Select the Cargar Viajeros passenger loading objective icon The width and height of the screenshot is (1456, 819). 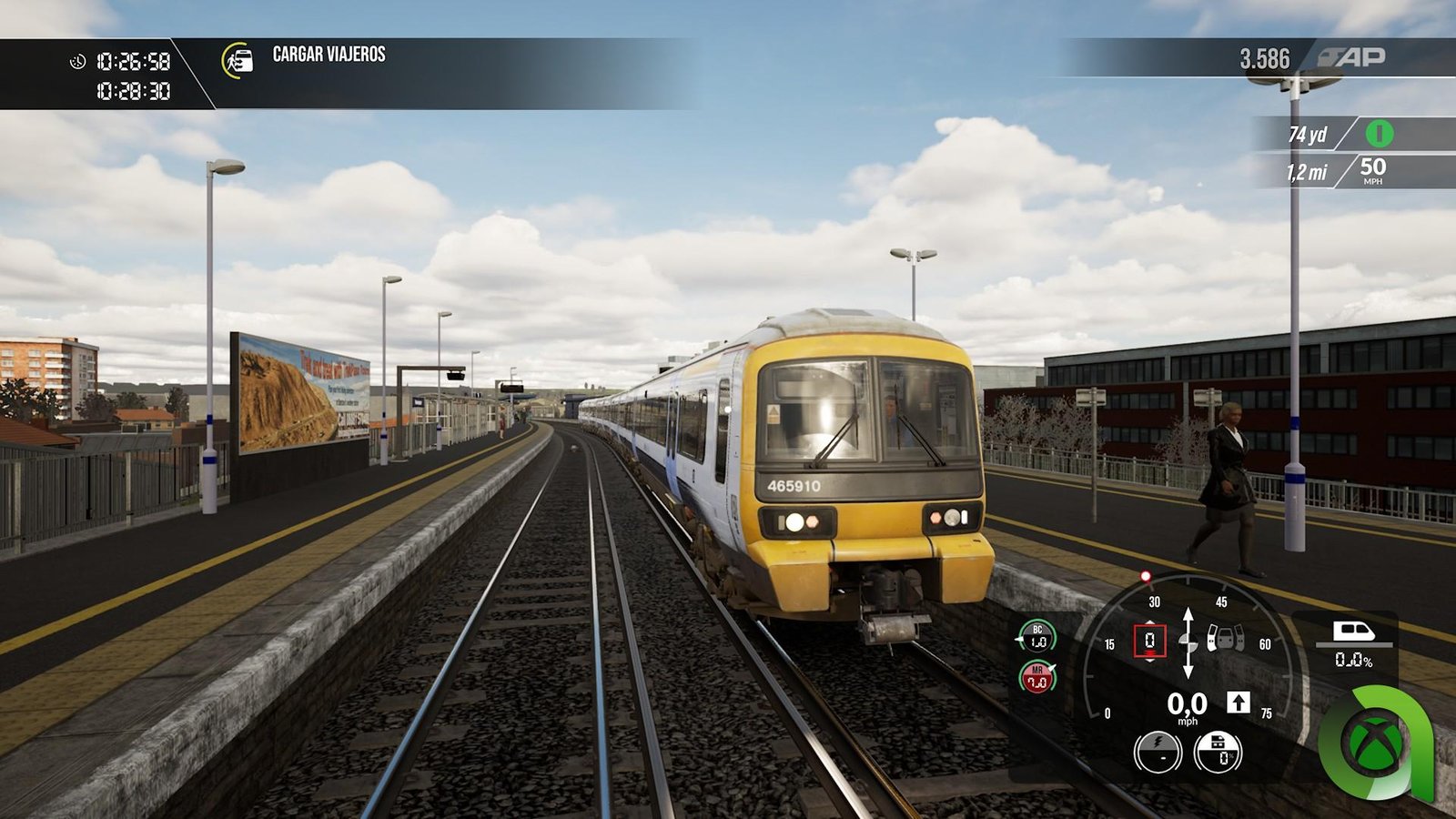coord(238,60)
